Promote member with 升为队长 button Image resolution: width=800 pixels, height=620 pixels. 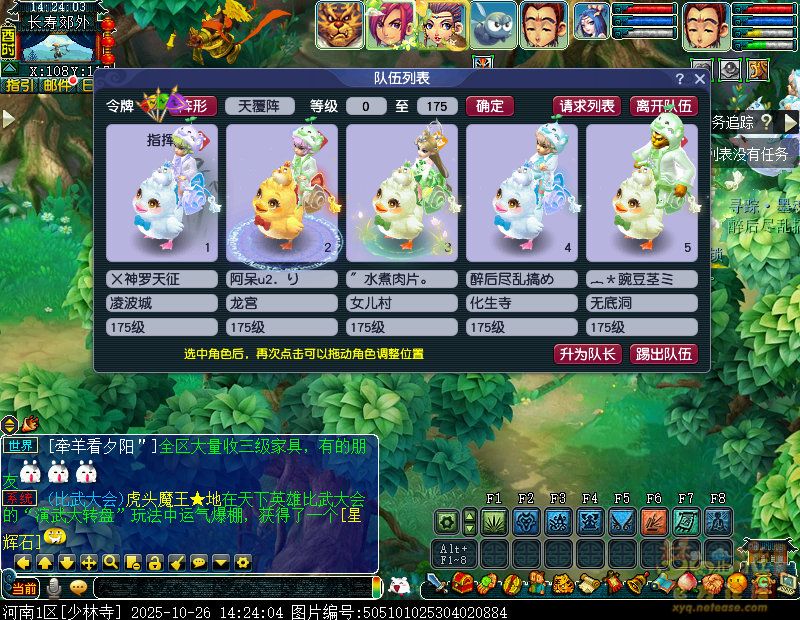[x=588, y=354]
